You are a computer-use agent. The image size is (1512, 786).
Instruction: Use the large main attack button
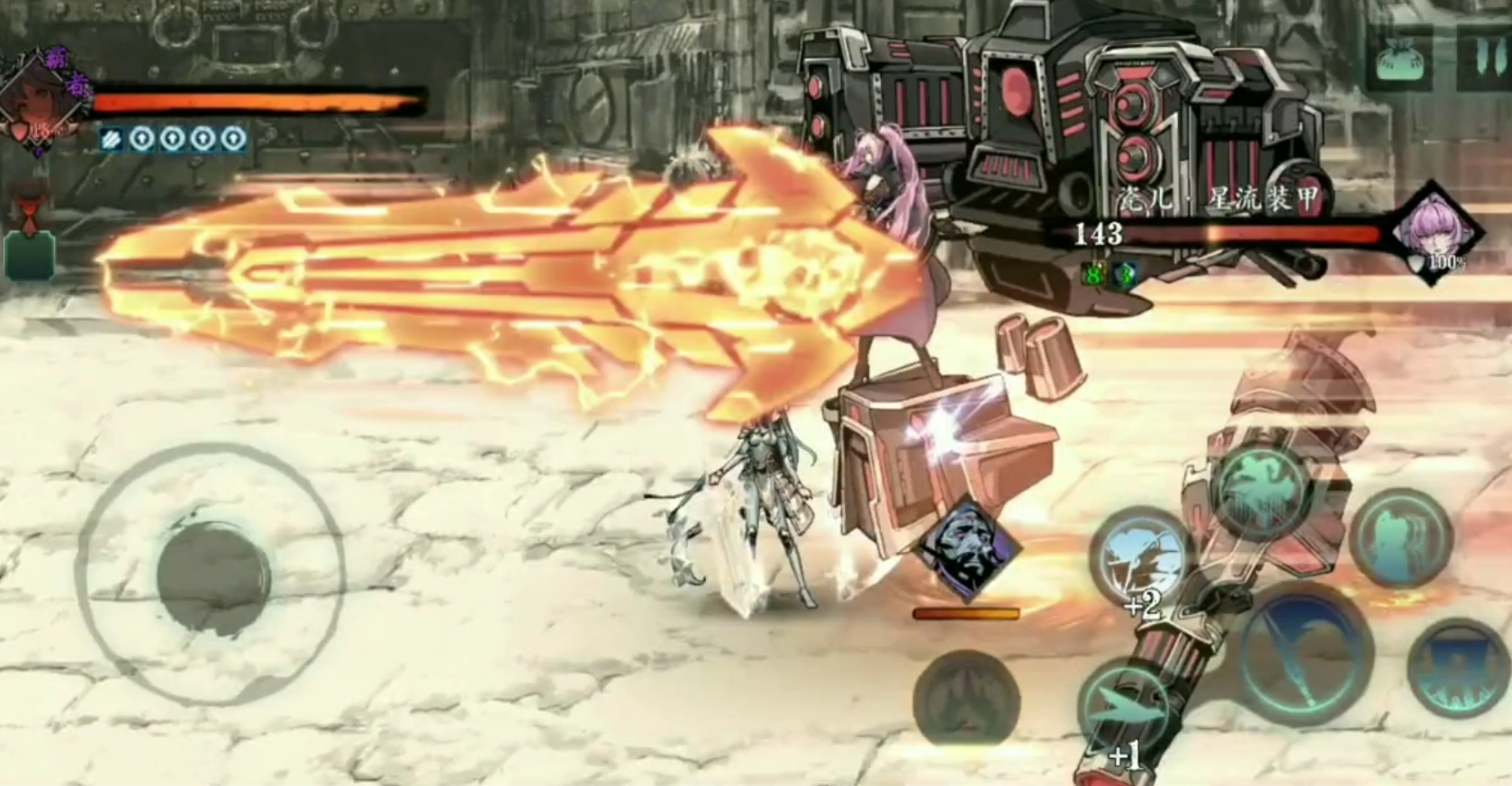pyautogui.click(x=1306, y=652)
